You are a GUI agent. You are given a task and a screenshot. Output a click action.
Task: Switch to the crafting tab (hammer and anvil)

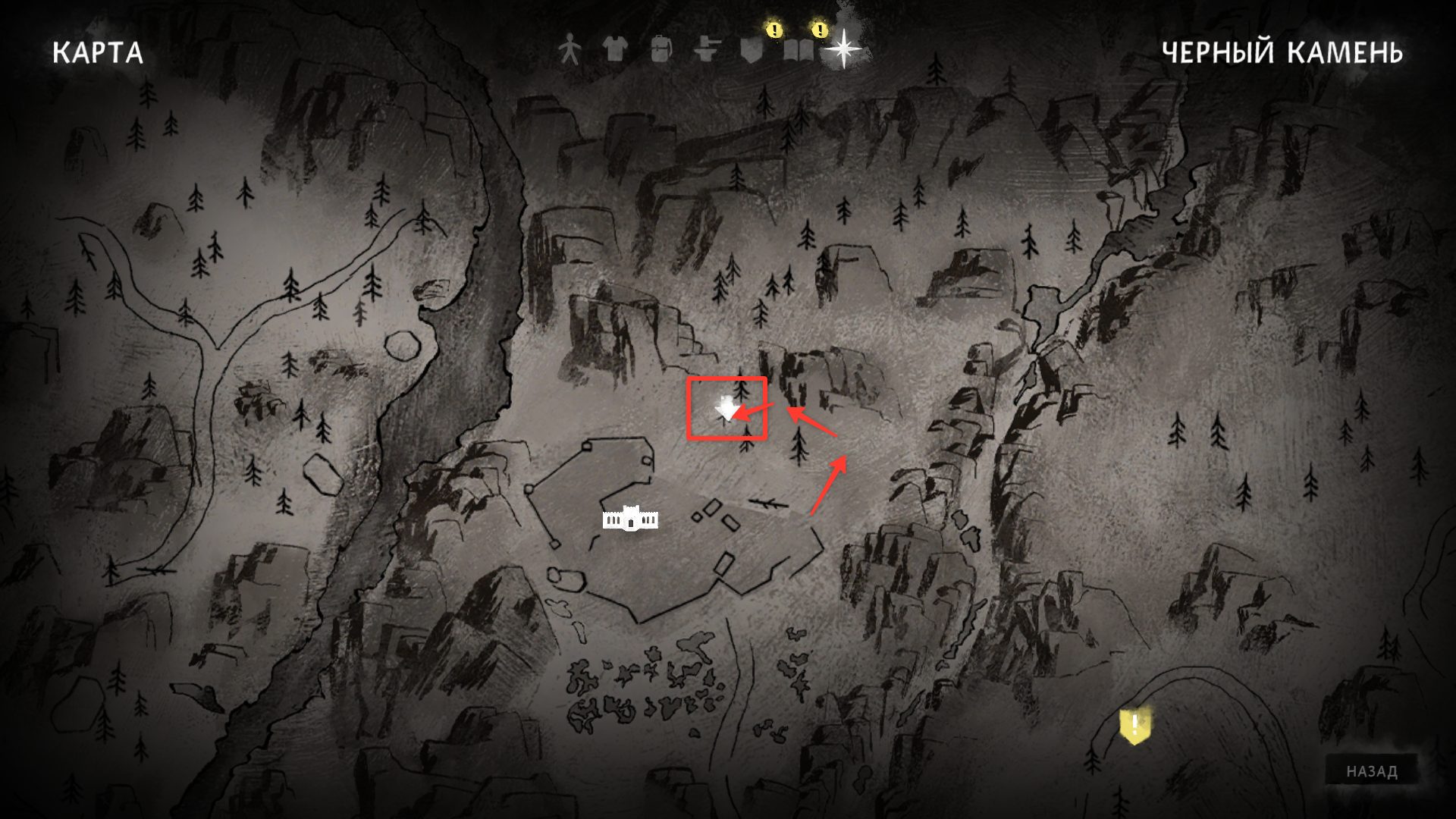point(706,50)
